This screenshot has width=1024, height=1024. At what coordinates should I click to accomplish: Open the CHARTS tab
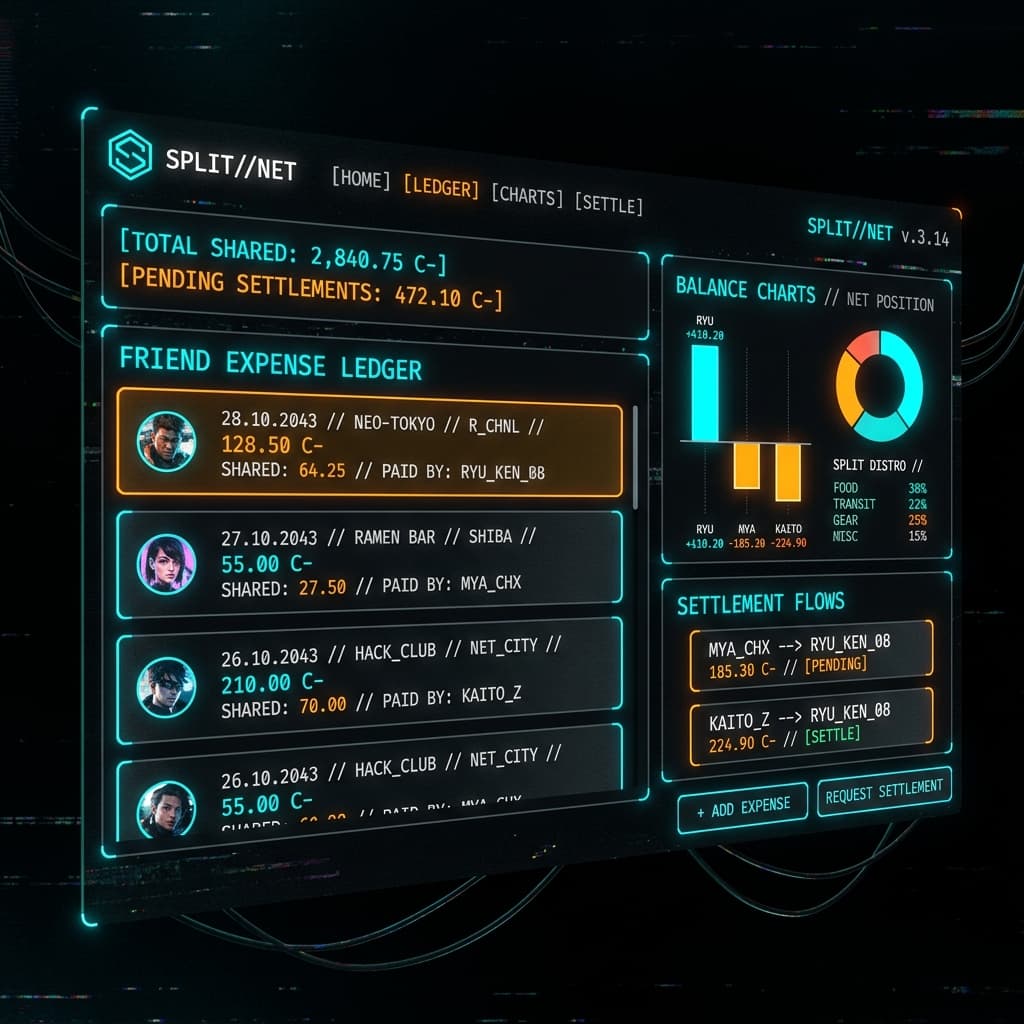pyautogui.click(x=527, y=195)
